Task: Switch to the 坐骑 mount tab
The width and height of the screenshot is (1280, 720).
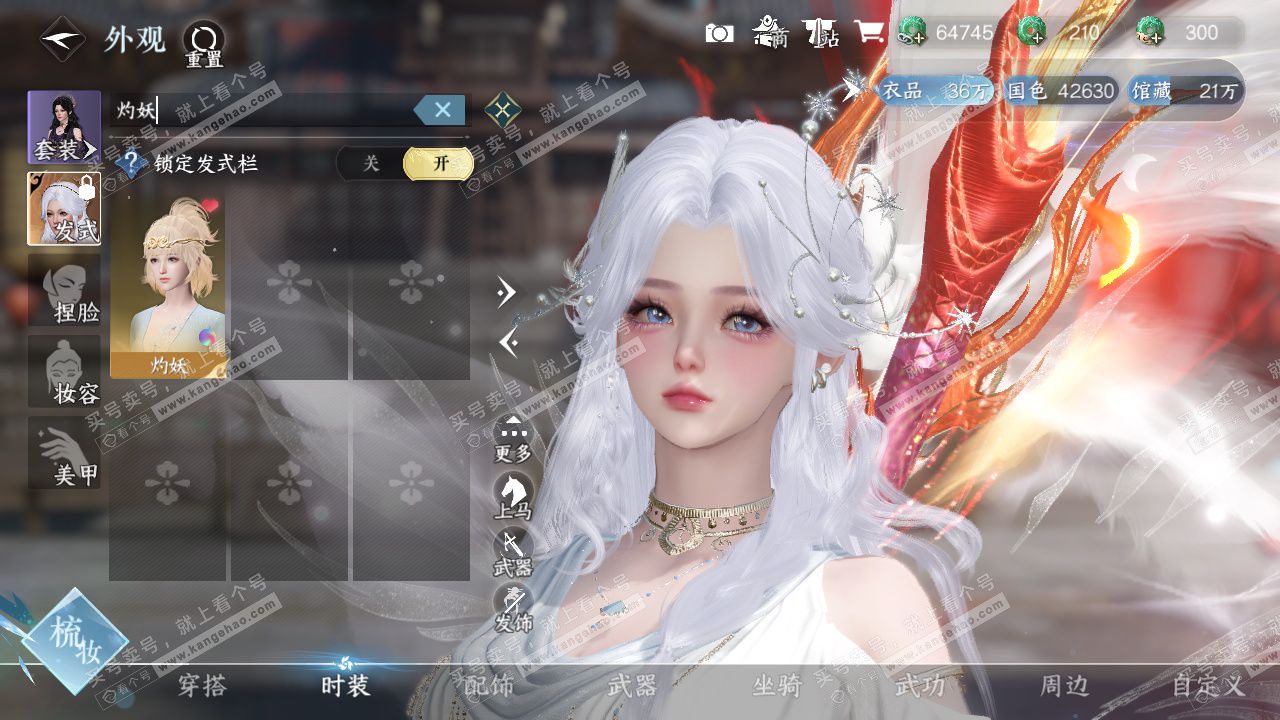Action: (x=776, y=686)
